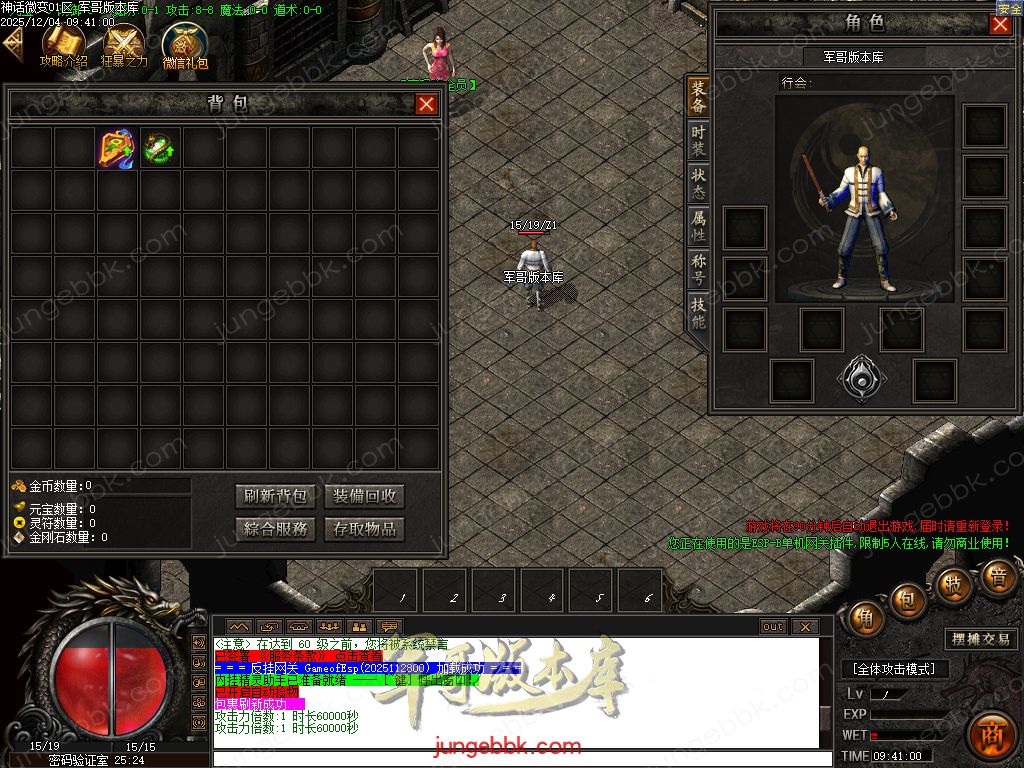Select the colorful talisman item in the backpack
This screenshot has width=1024, height=768.
coord(118,149)
